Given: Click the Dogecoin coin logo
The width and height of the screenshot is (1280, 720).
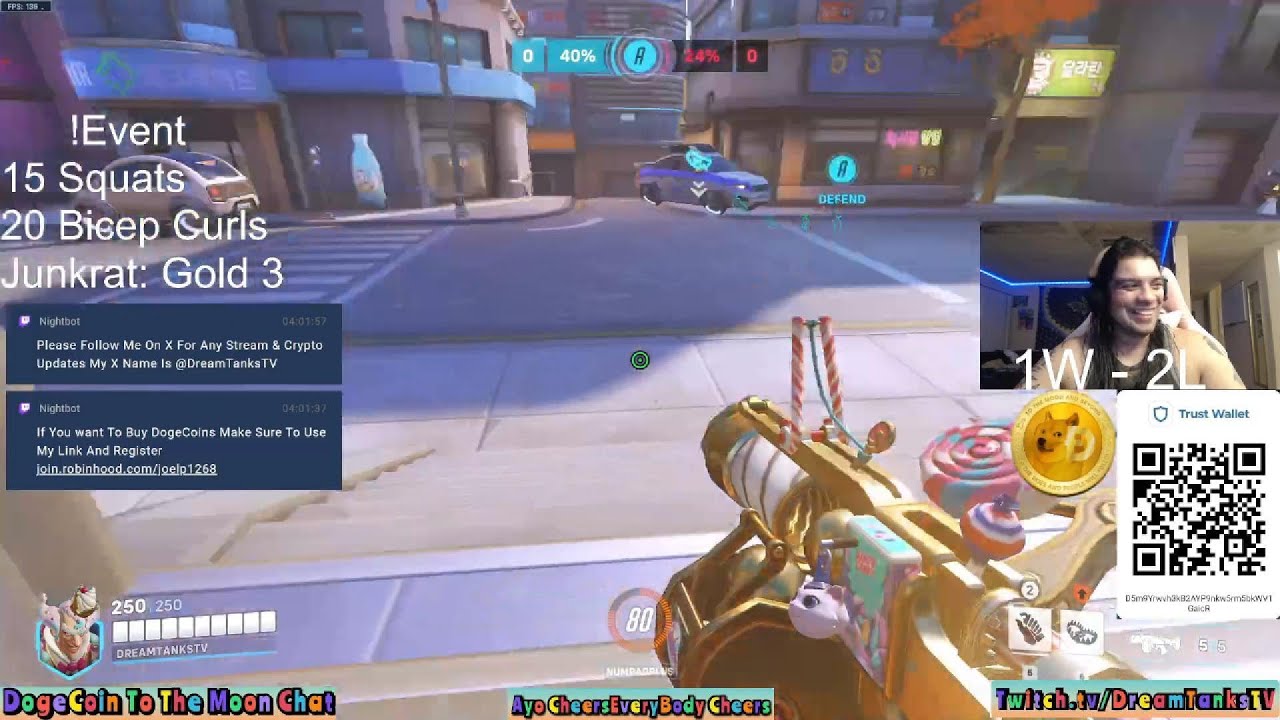Looking at the screenshot, I should pyautogui.click(x=1062, y=446).
